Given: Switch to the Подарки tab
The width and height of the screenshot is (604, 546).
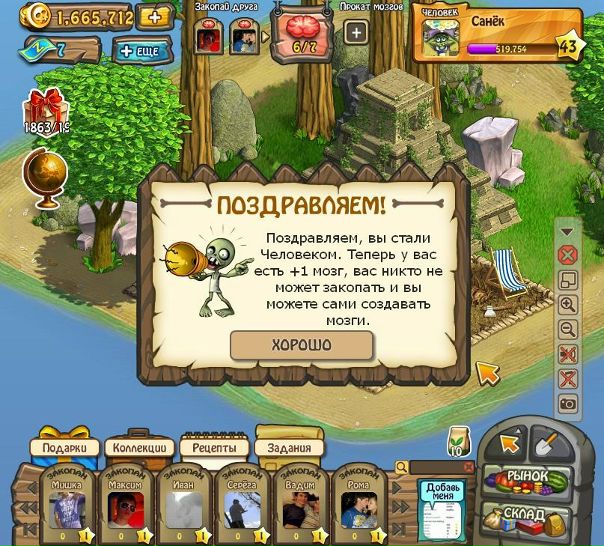Looking at the screenshot, I should point(67,448).
